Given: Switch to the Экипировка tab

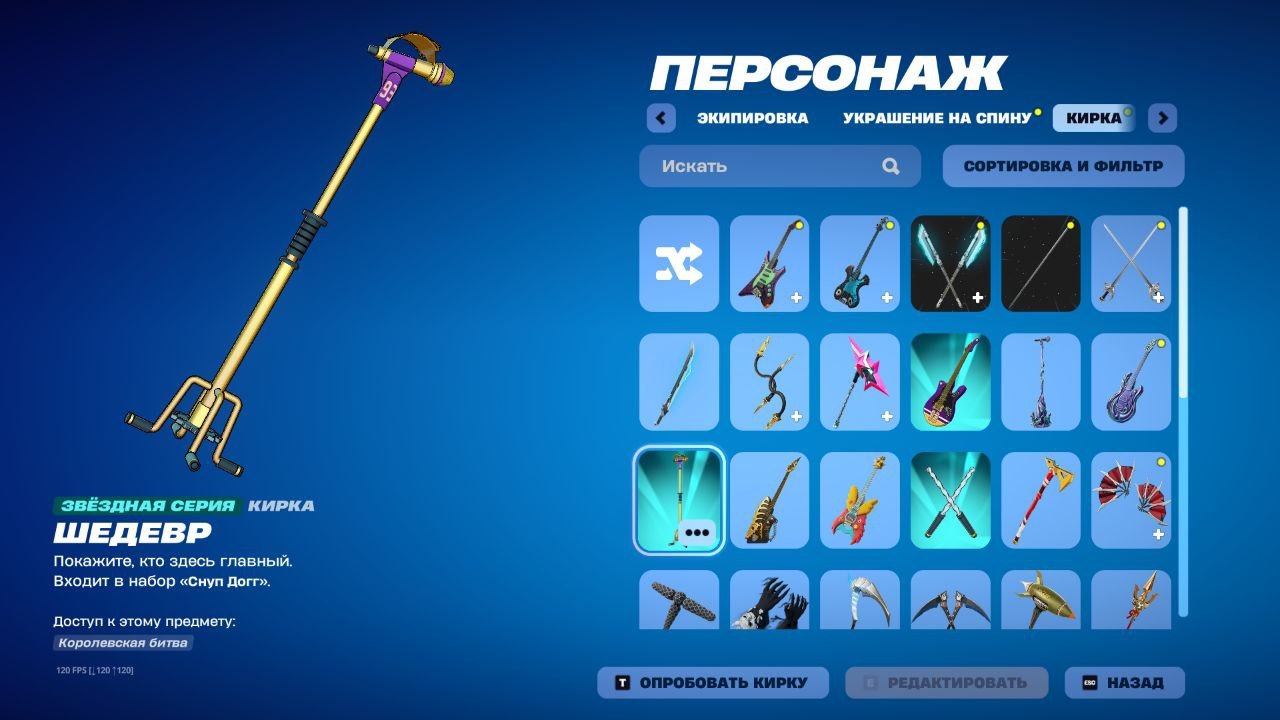Looking at the screenshot, I should pos(753,117).
